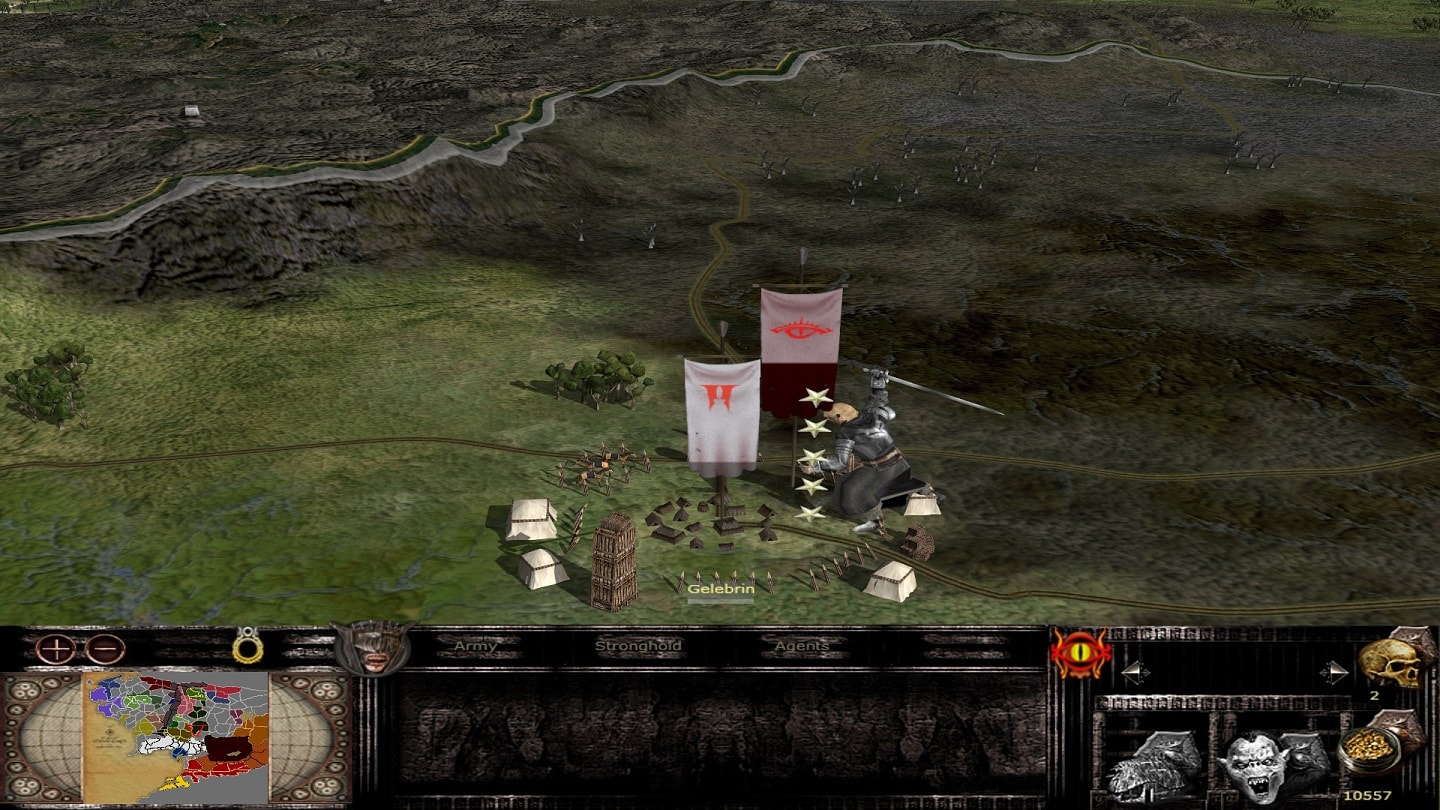
Task: Show the Agents tab
Action: [x=802, y=647]
